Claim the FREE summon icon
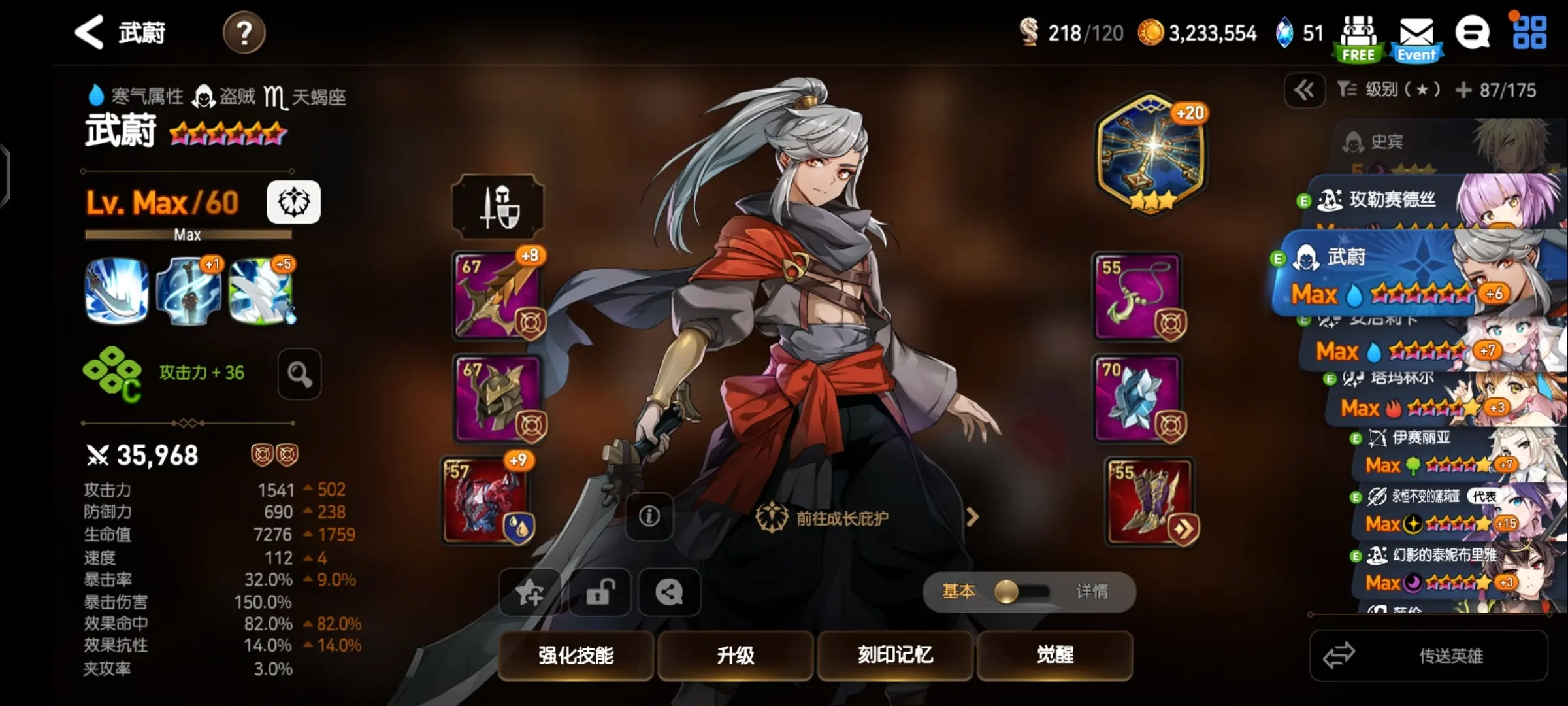Screen dimensions: 1568x706 [x=1358, y=39]
